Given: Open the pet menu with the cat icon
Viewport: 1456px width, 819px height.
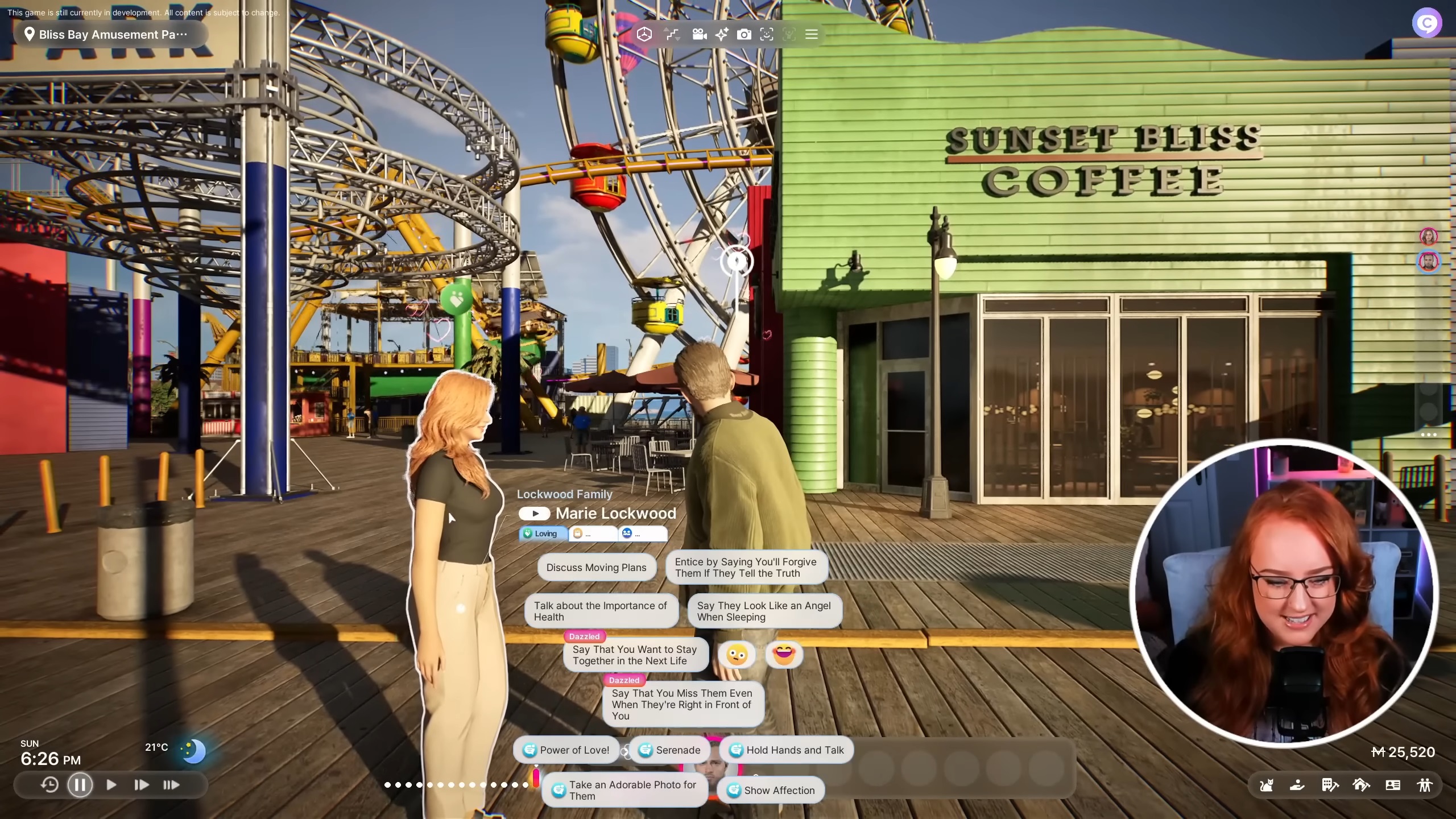Looking at the screenshot, I should pyautogui.click(x=1265, y=785).
